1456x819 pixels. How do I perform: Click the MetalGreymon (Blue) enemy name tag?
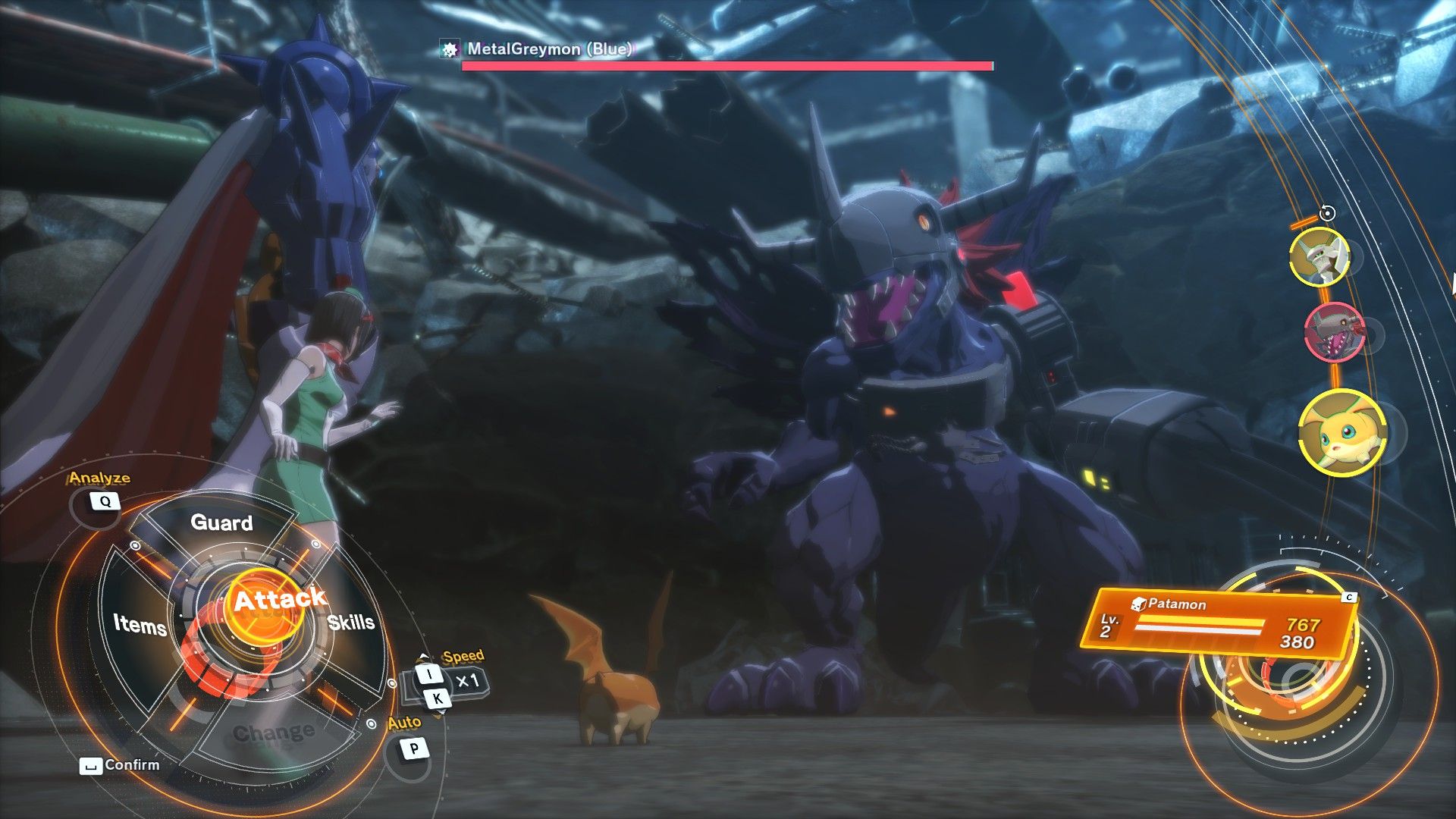coord(548,49)
